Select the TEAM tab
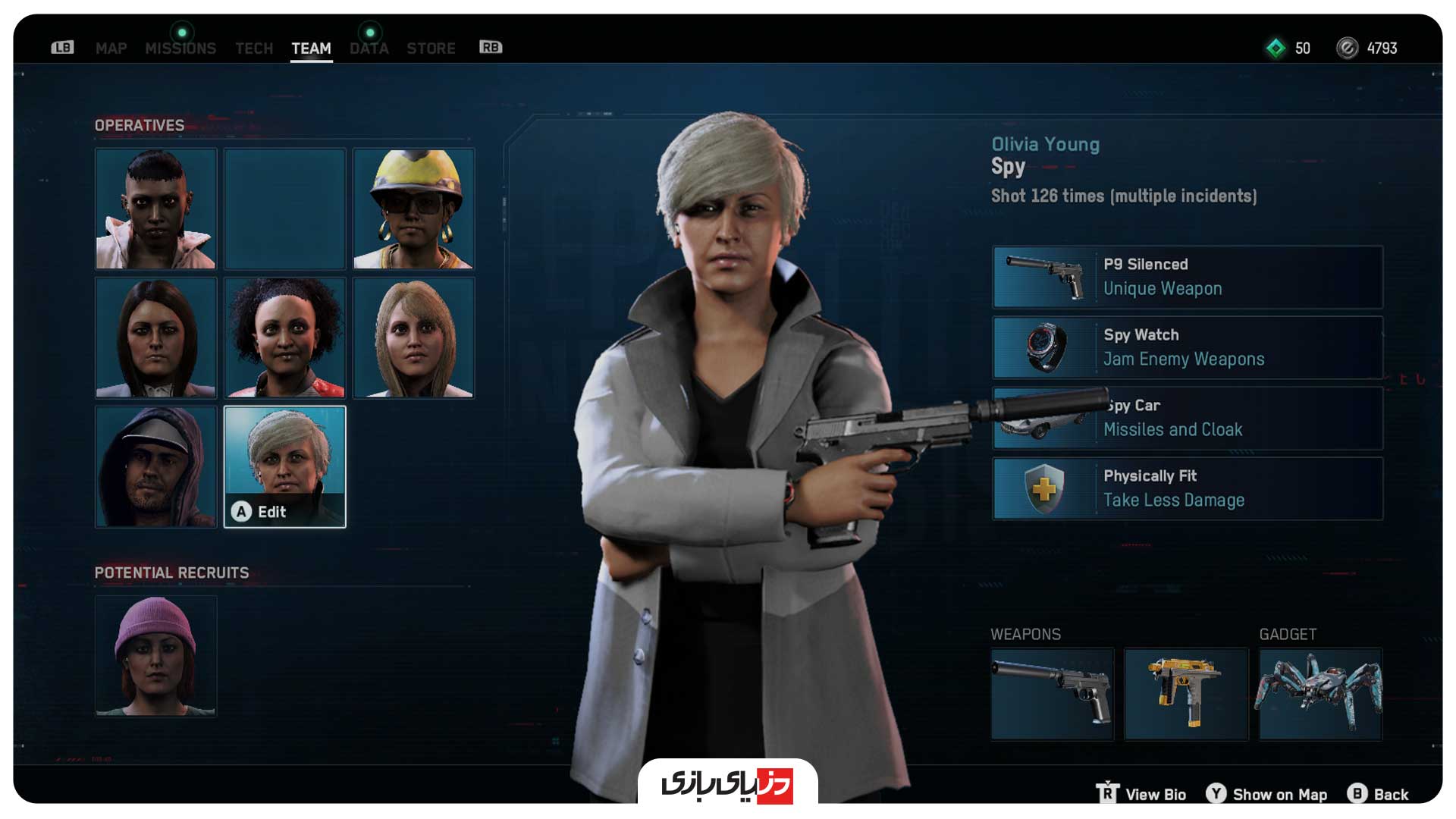1456x819 pixels. tap(311, 49)
